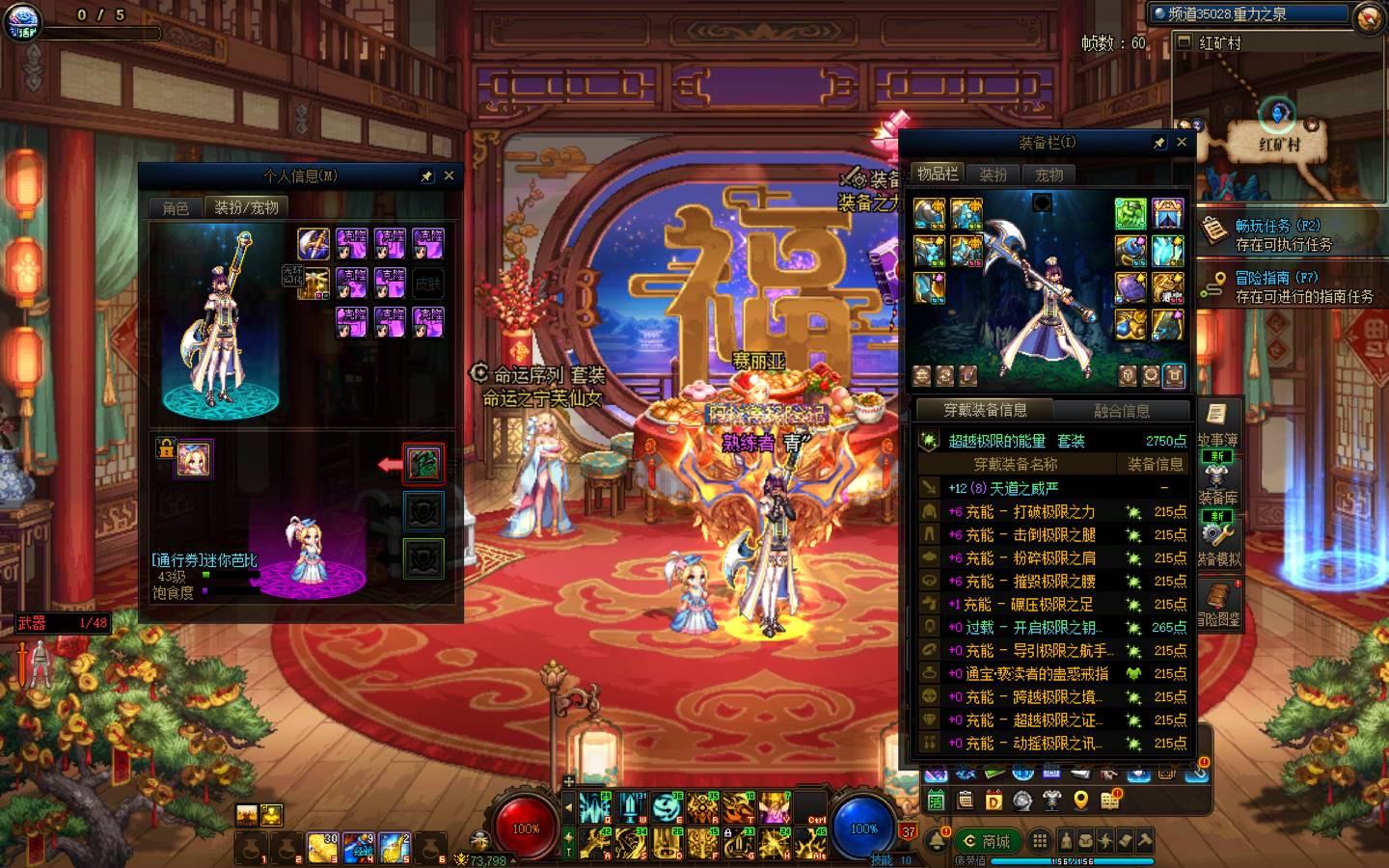Open the 装扮/宠物 tab
1389x868 pixels.
[246, 207]
